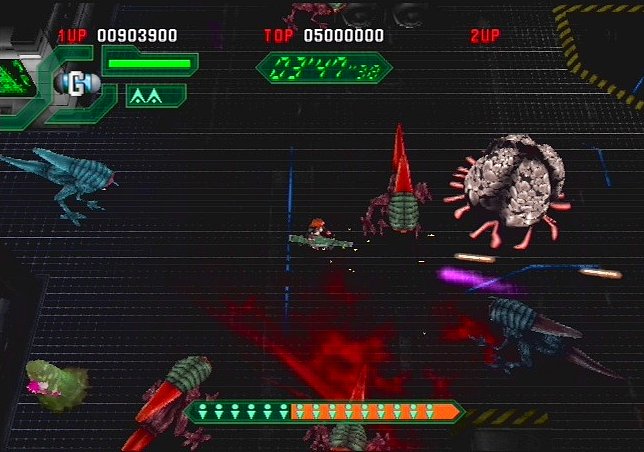The image size is (644, 452).
Task: Open the green radar display
Action: point(17,80)
